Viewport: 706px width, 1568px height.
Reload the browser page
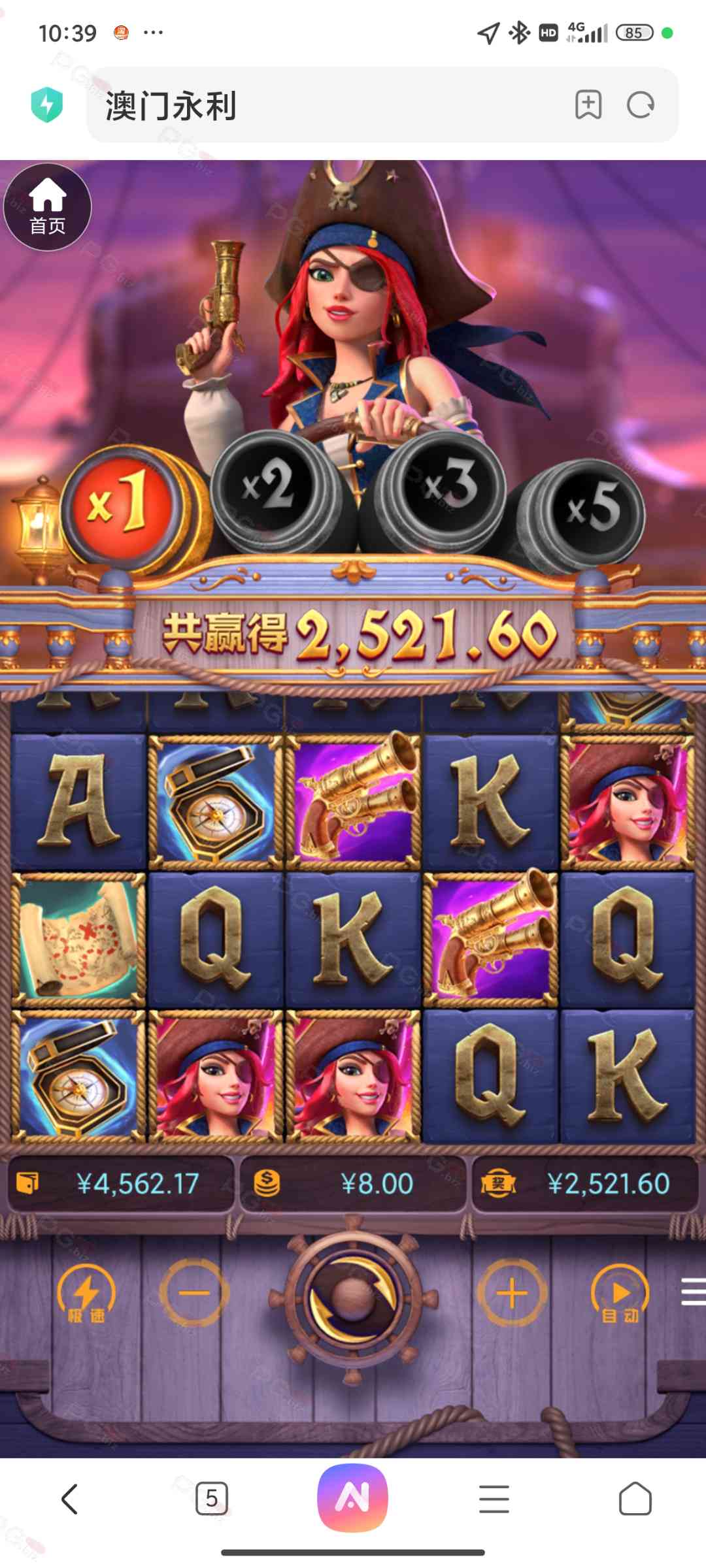[640, 105]
